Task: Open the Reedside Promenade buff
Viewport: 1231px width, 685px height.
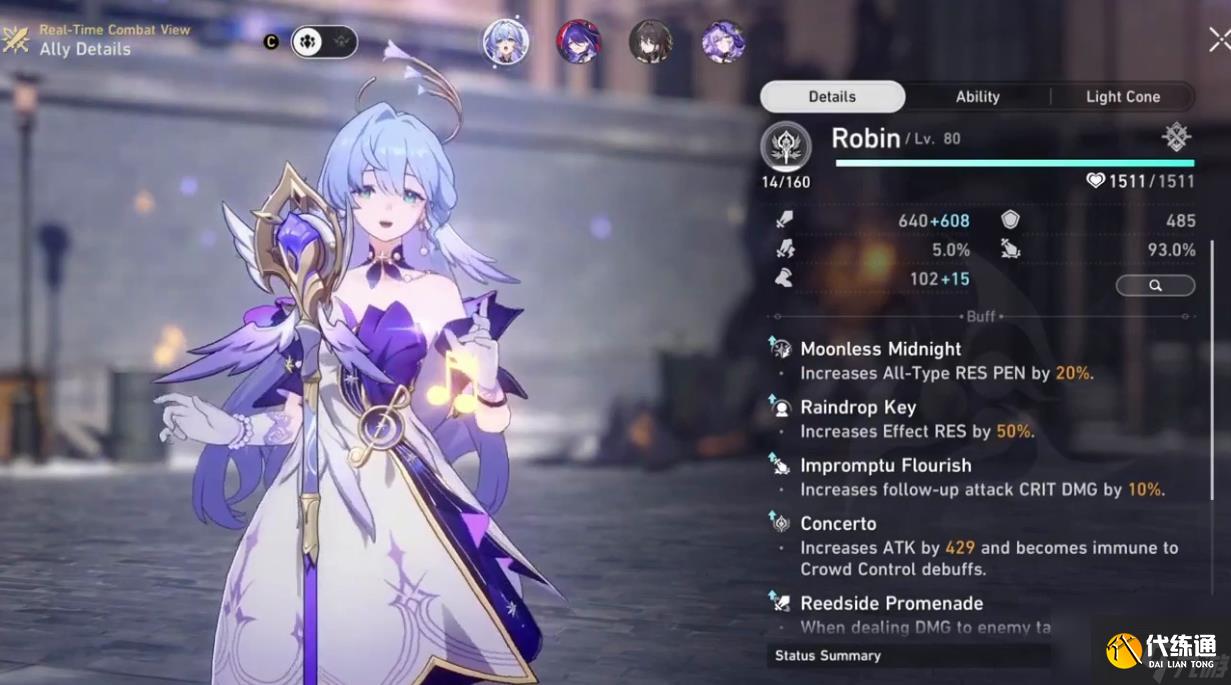Action: tap(891, 603)
